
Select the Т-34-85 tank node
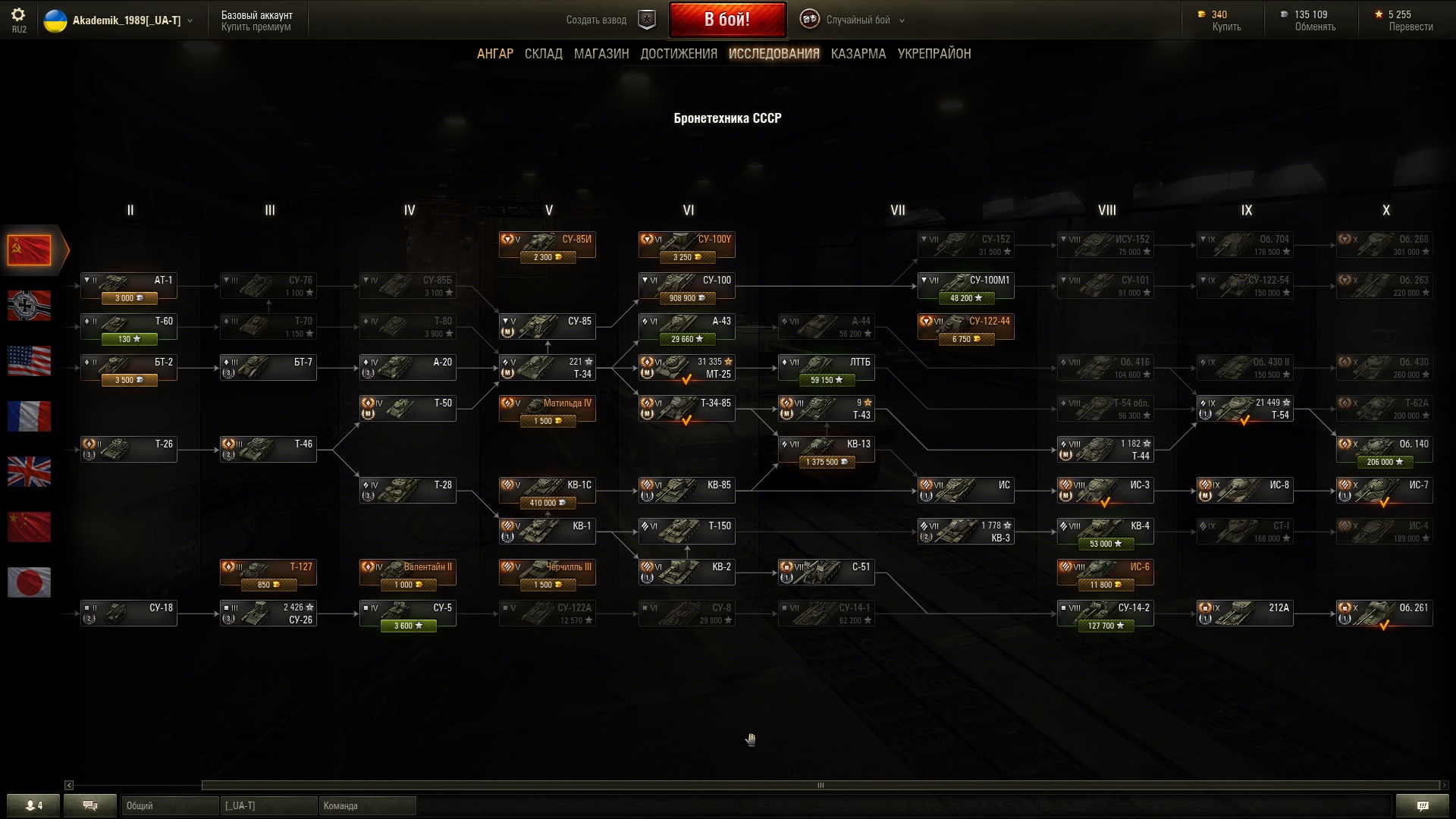(x=686, y=409)
